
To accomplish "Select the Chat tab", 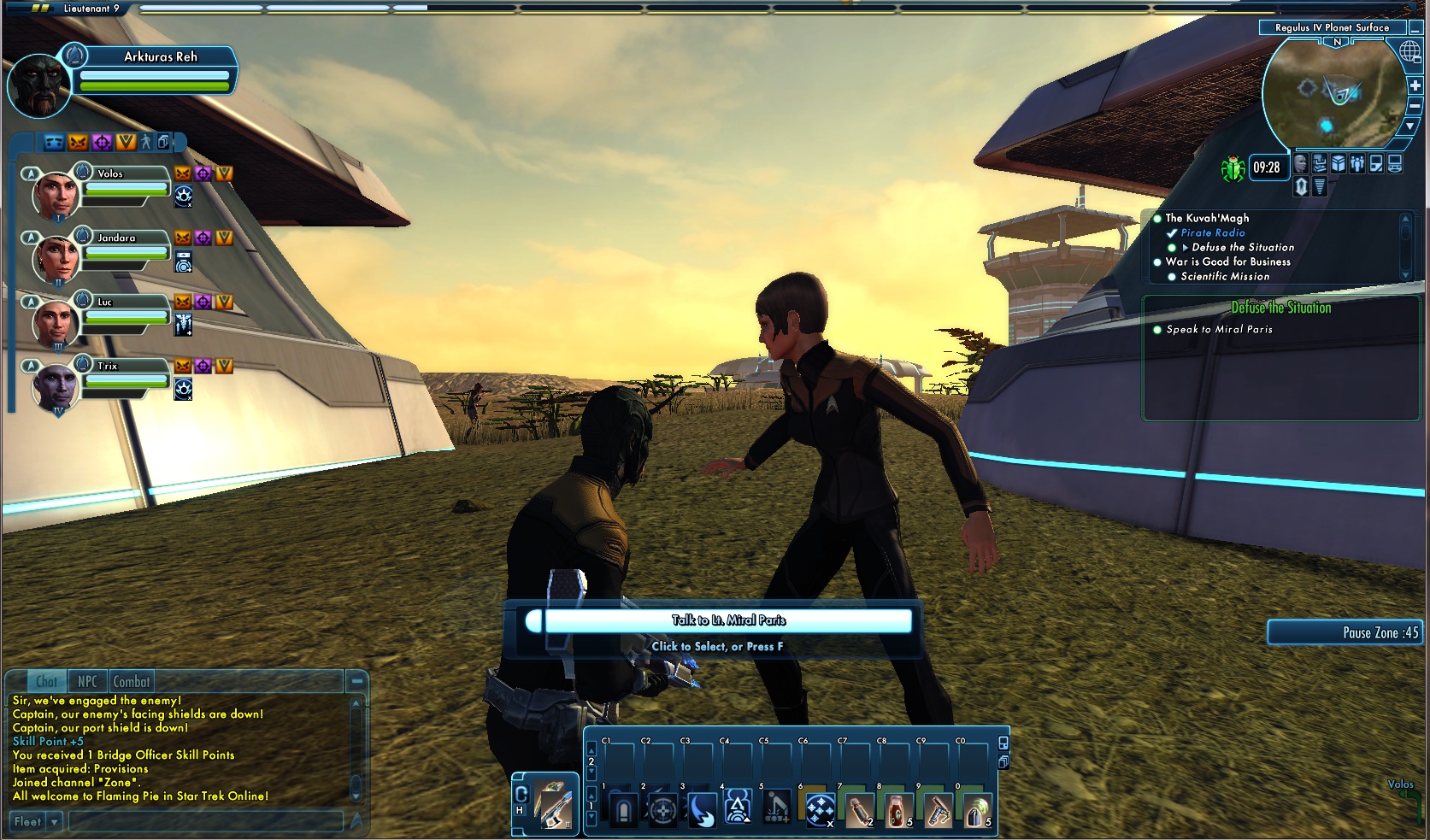I will coord(47,681).
